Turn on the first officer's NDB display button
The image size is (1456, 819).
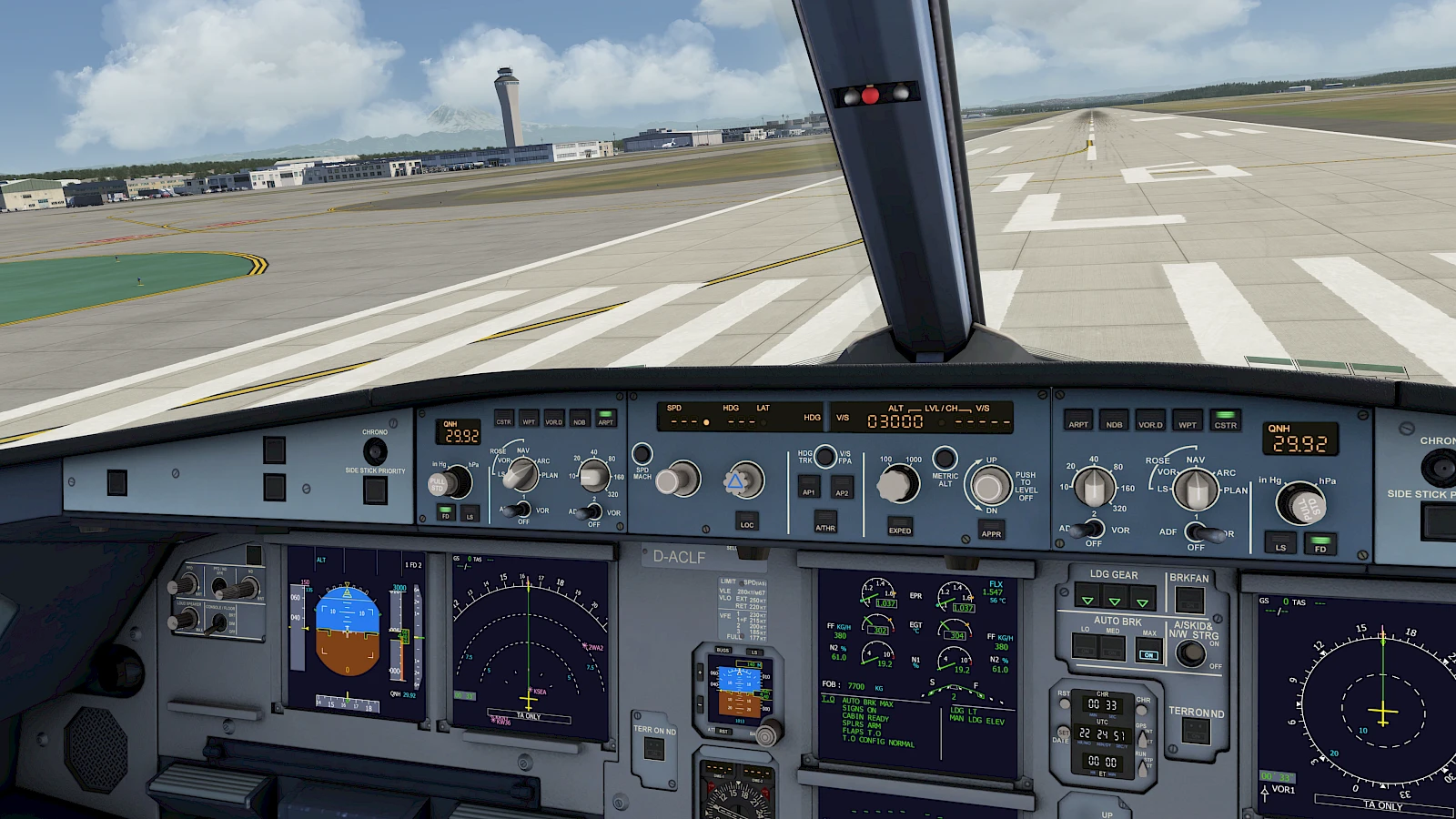coord(1114,421)
